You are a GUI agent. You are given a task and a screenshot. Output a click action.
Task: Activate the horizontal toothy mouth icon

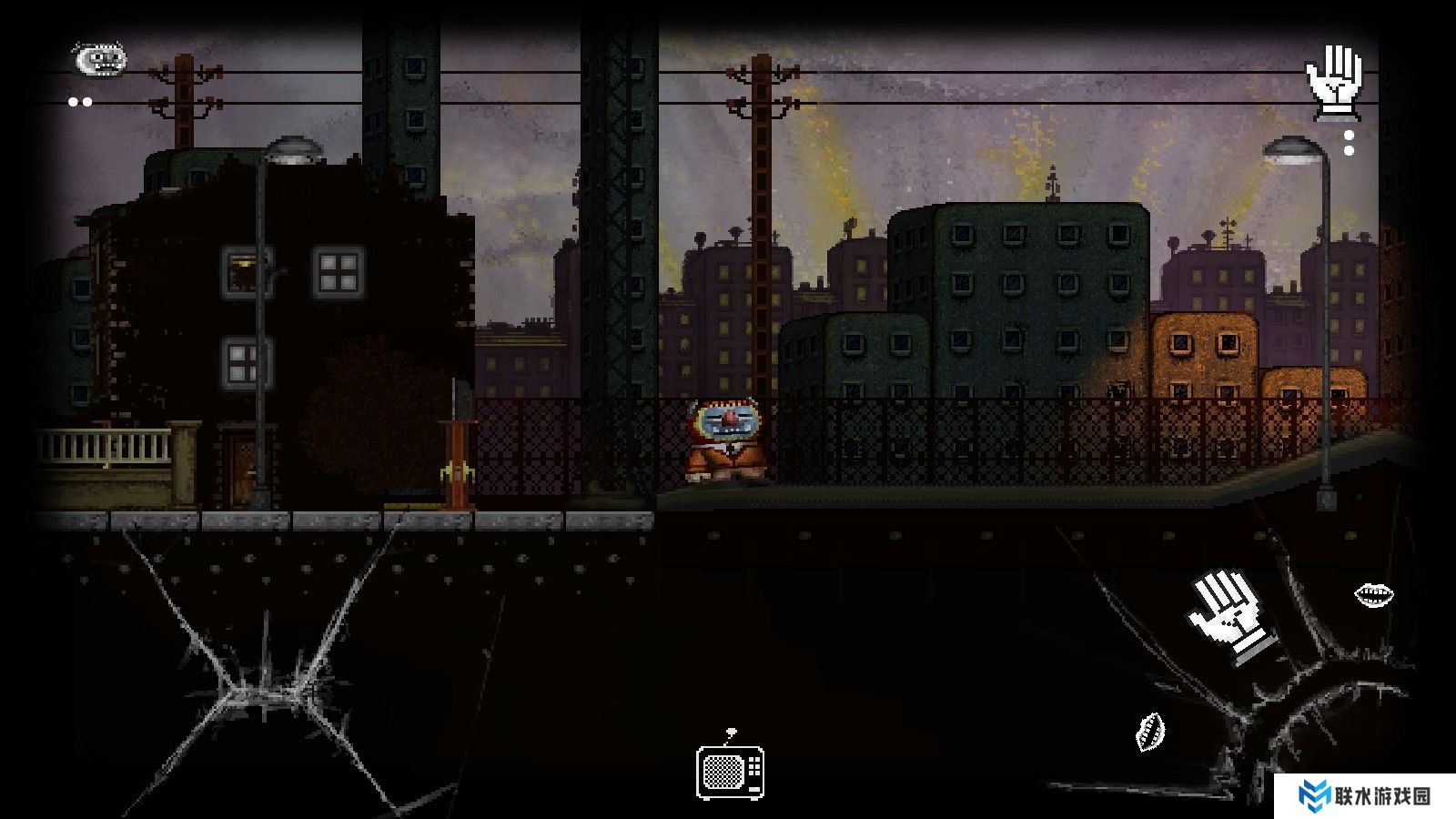tap(1373, 595)
